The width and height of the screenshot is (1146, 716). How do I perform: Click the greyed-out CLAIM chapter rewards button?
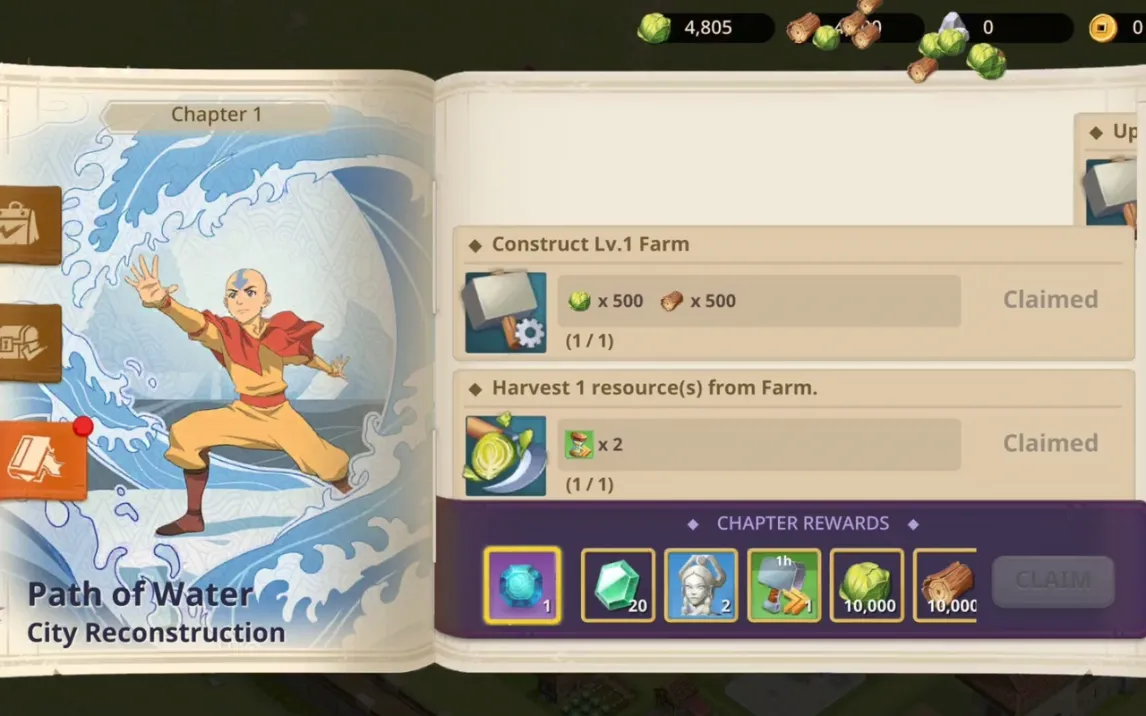coord(1052,581)
